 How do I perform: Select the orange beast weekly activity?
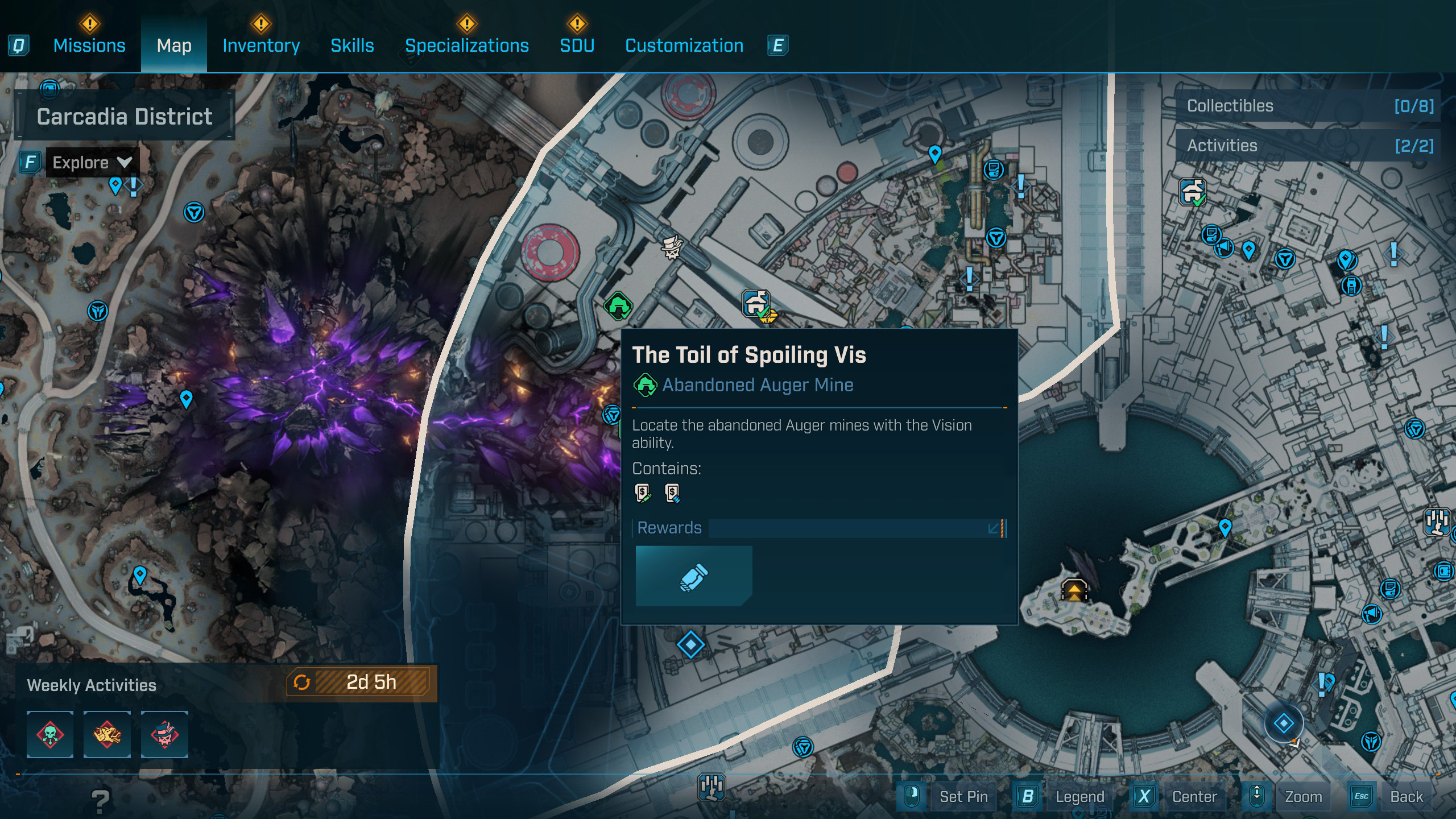click(107, 734)
